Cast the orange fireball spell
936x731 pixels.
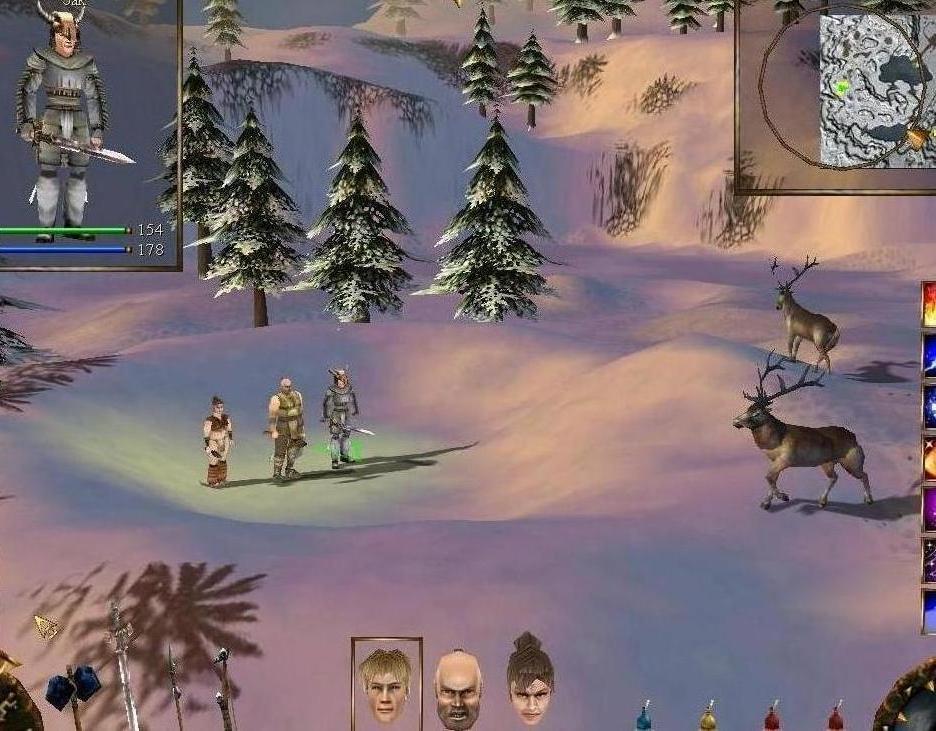click(x=929, y=458)
